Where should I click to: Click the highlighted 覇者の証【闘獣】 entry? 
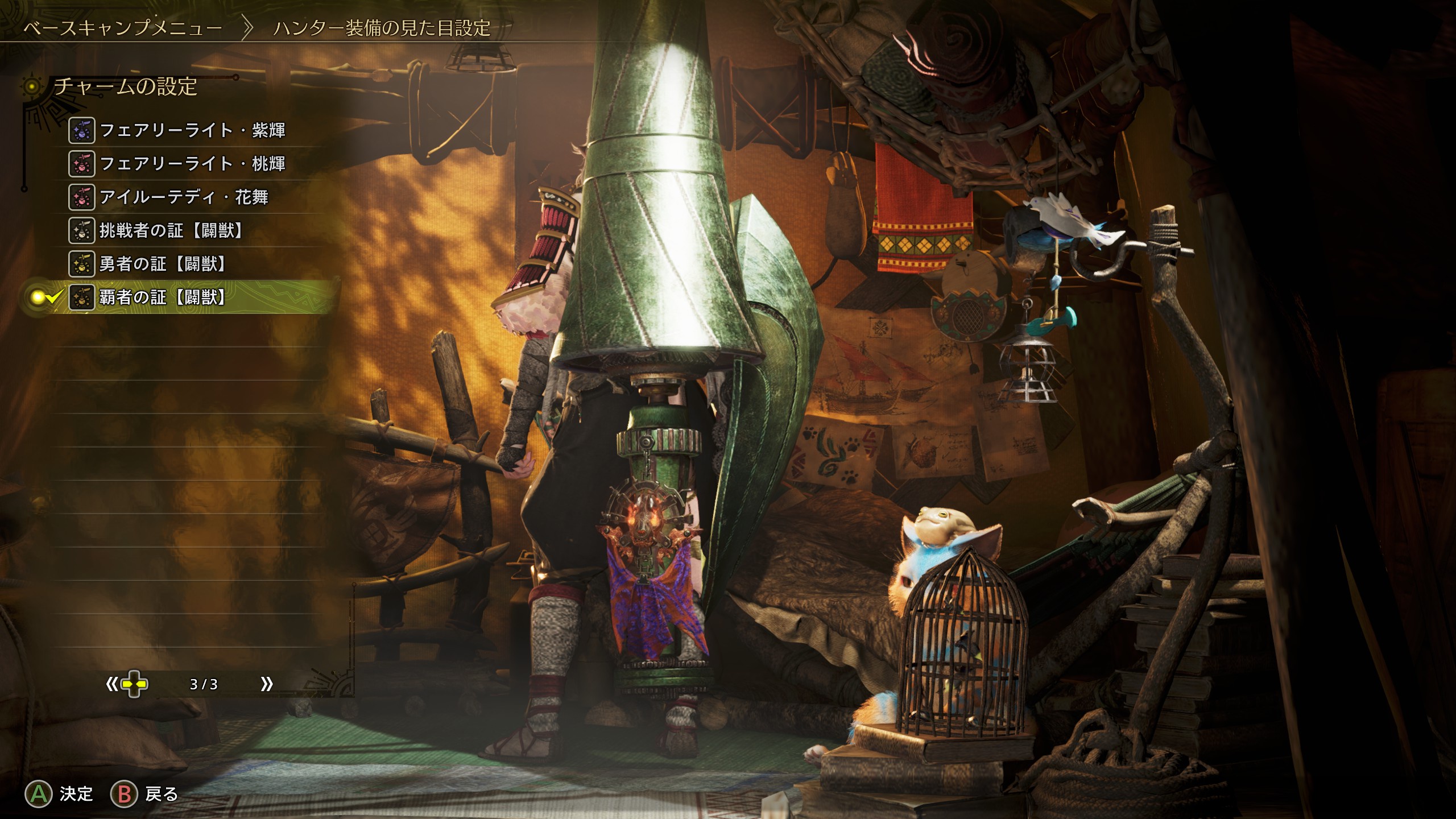[x=163, y=297]
